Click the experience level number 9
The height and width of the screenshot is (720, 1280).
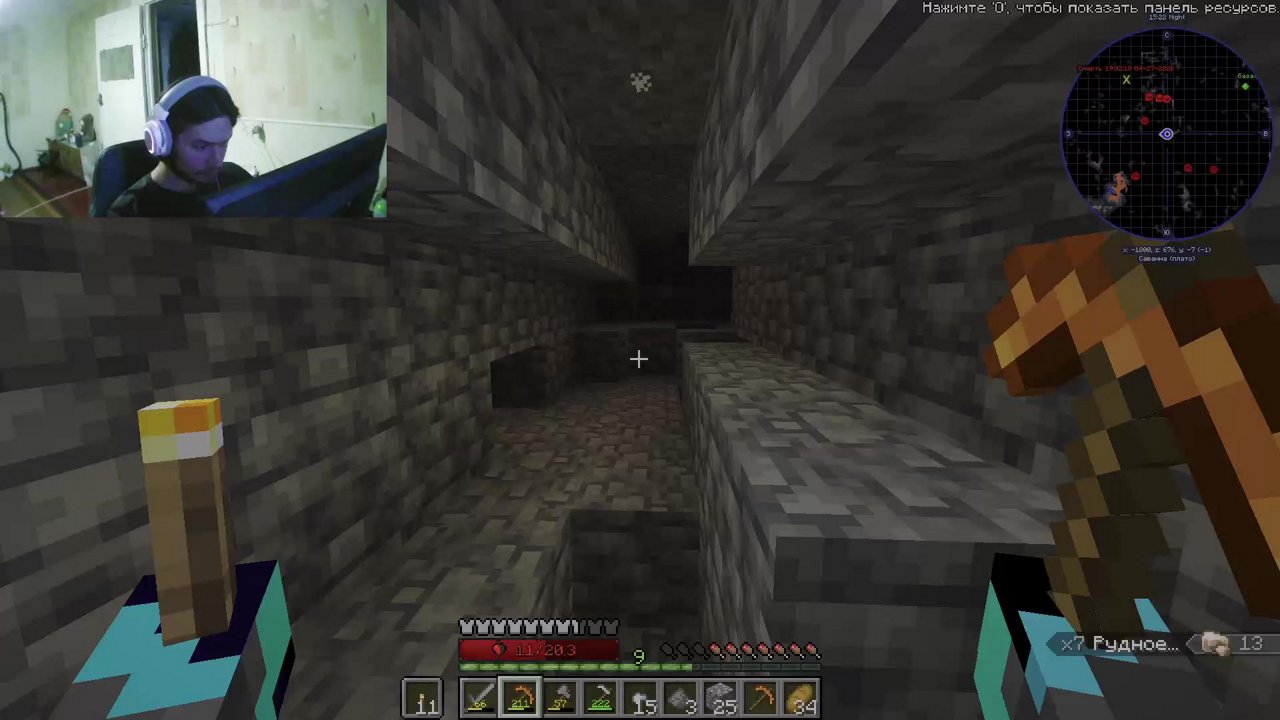[639, 655]
